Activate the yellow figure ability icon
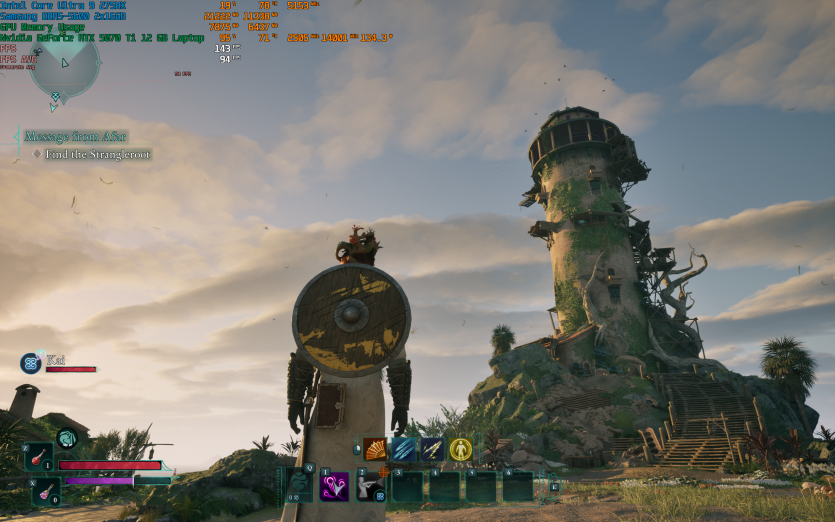 pos(460,449)
